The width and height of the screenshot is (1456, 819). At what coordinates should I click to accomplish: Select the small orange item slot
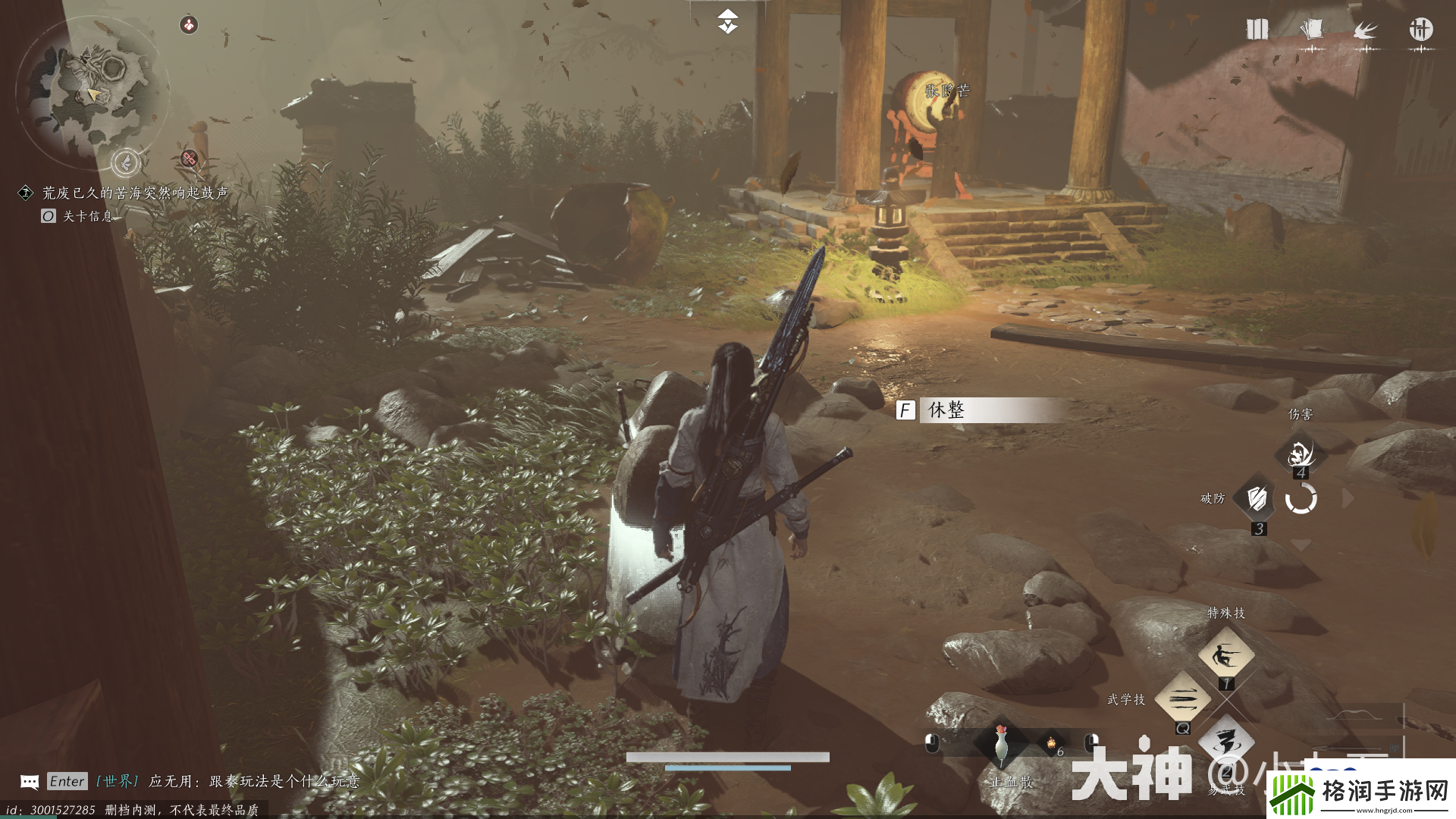point(1053,743)
